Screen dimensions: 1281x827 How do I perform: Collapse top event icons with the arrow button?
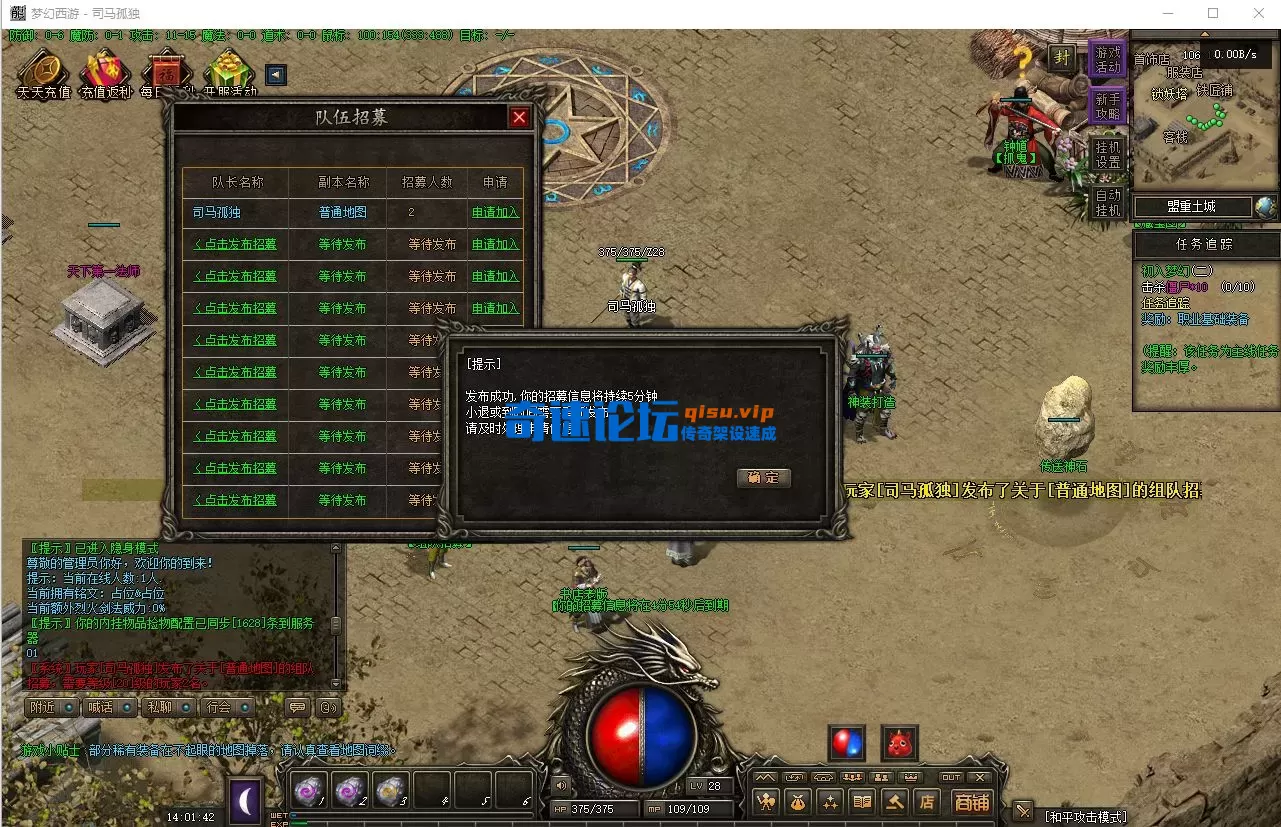click(x=276, y=75)
